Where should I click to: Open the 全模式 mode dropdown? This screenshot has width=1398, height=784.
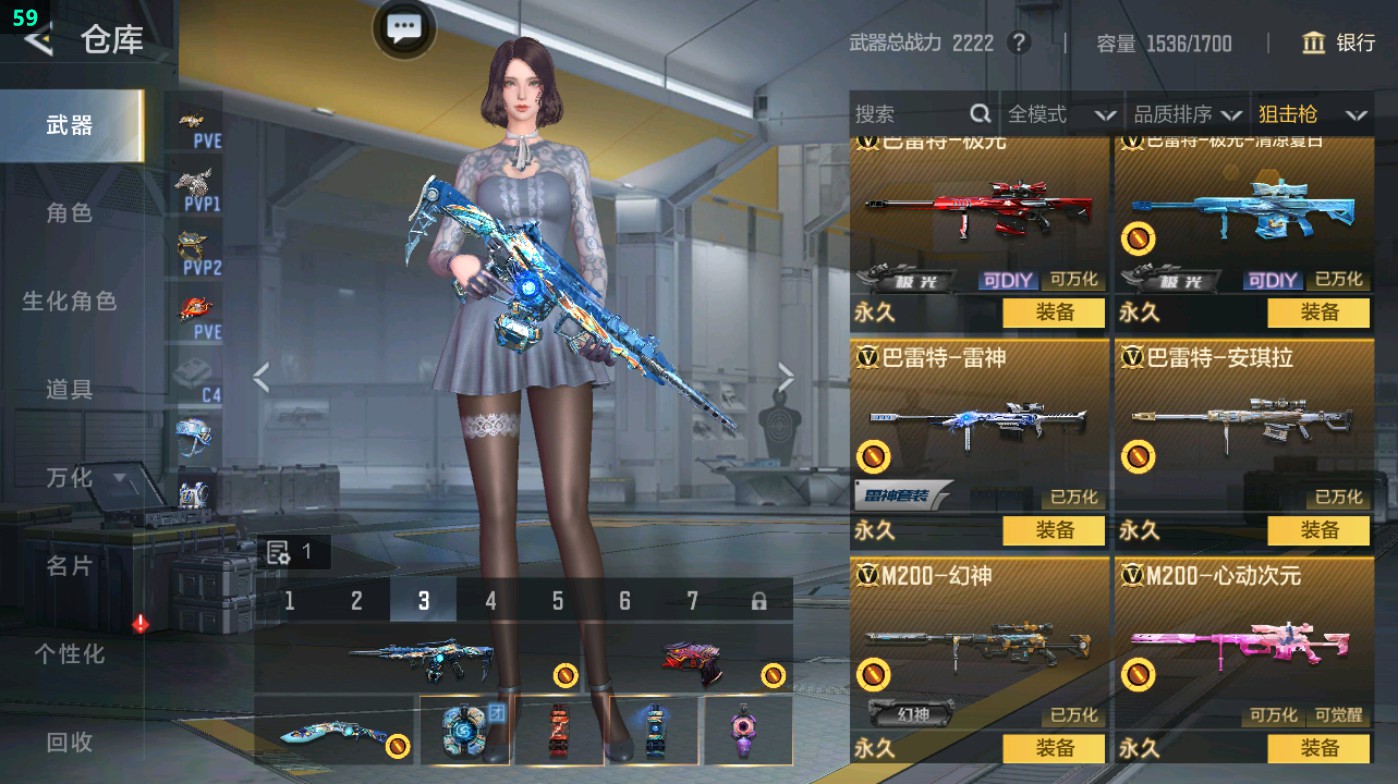pyautogui.click(x=1060, y=115)
